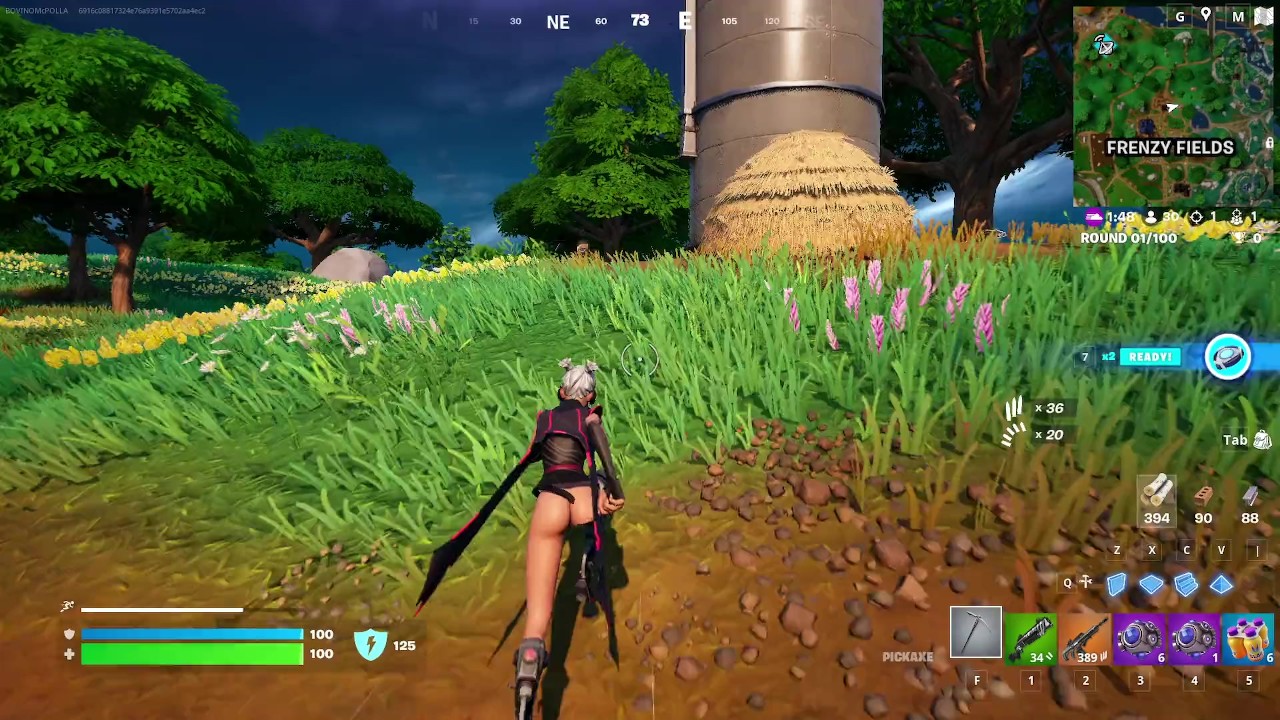This screenshot has width=1280, height=720.
Task: Toggle the place-marker icon above the minimap
Action: 1205,17
